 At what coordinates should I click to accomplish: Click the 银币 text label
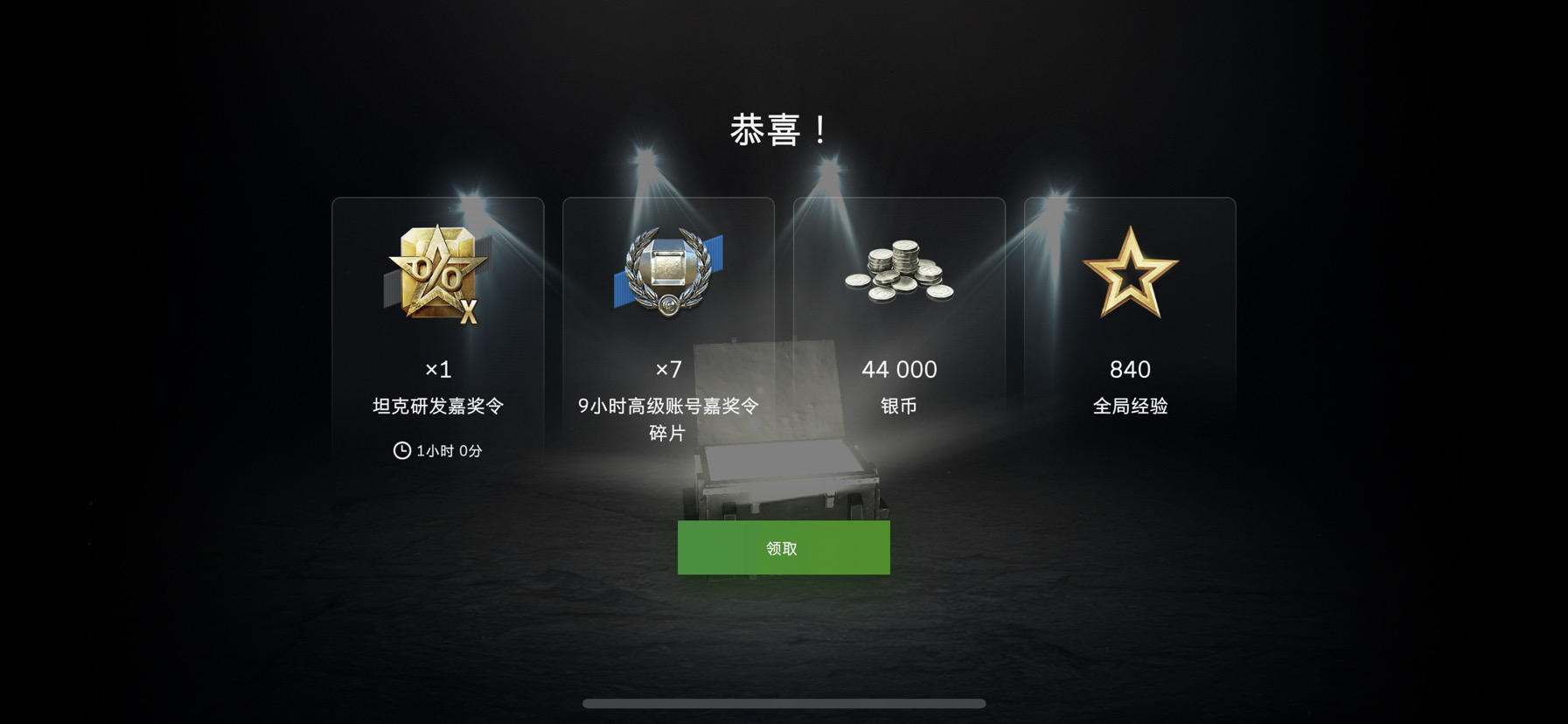[897, 405]
